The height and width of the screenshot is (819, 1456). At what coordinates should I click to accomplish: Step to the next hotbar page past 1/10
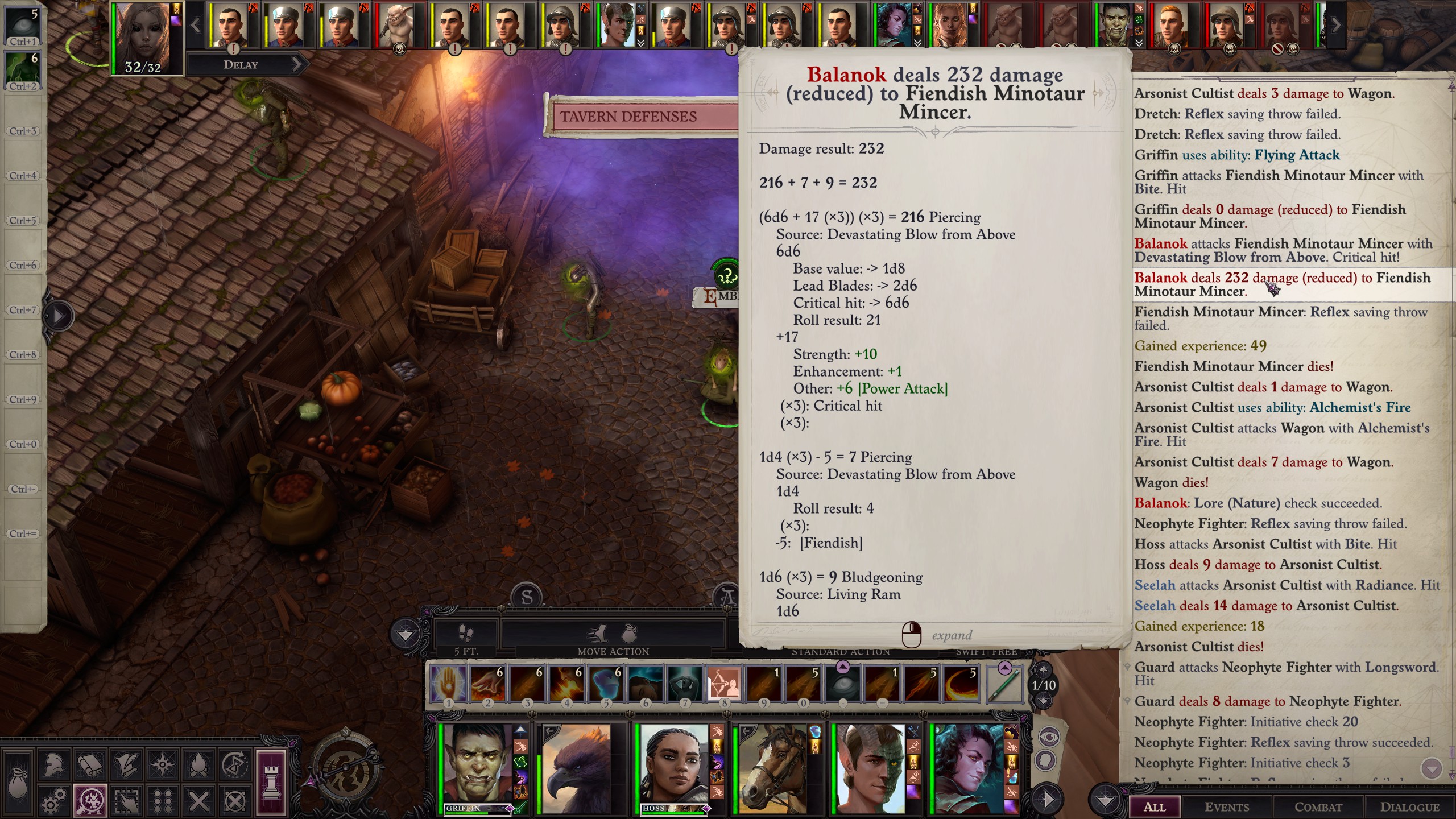pos(1044,700)
